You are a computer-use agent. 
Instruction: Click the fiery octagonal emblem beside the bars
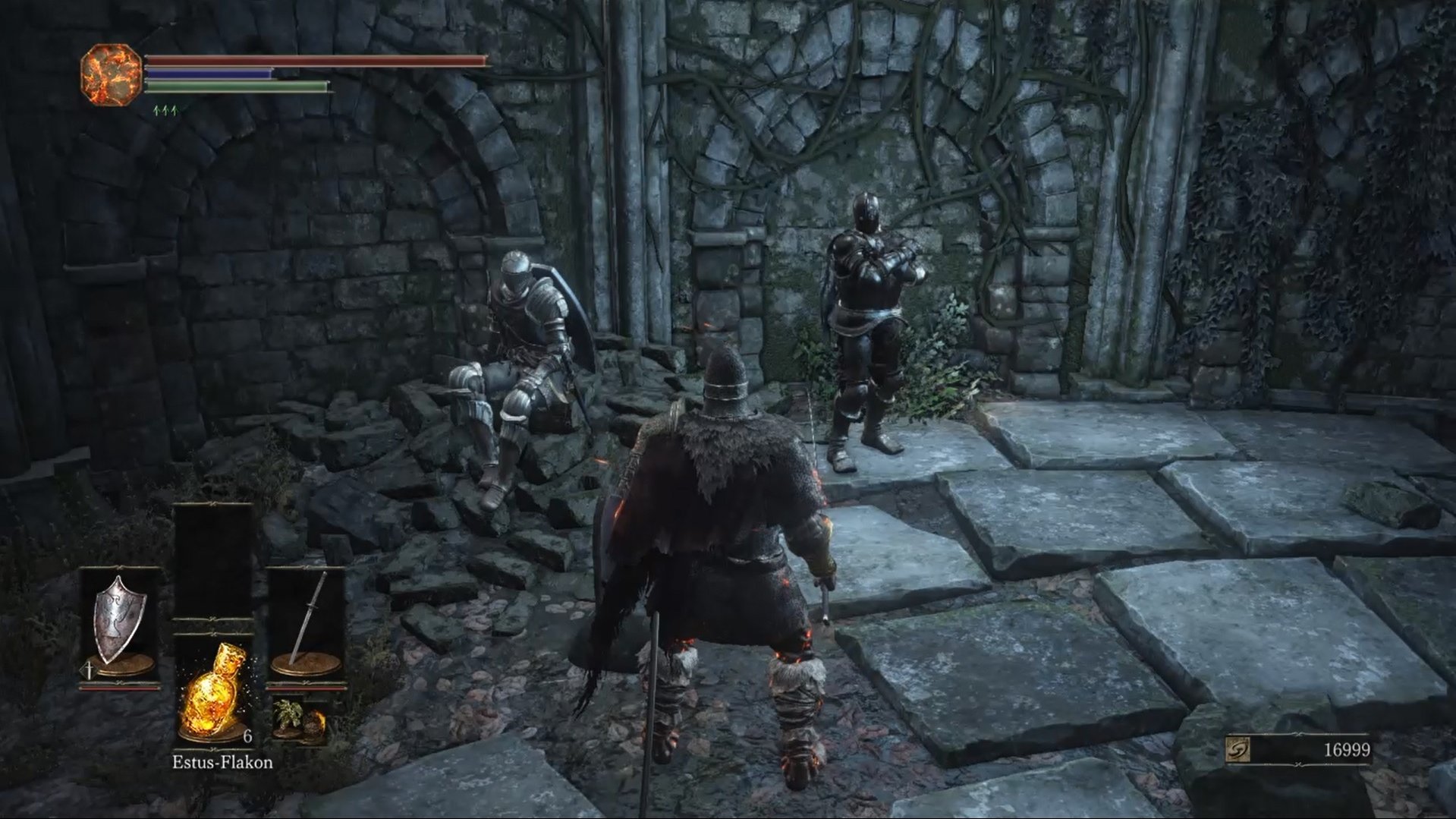(112, 74)
